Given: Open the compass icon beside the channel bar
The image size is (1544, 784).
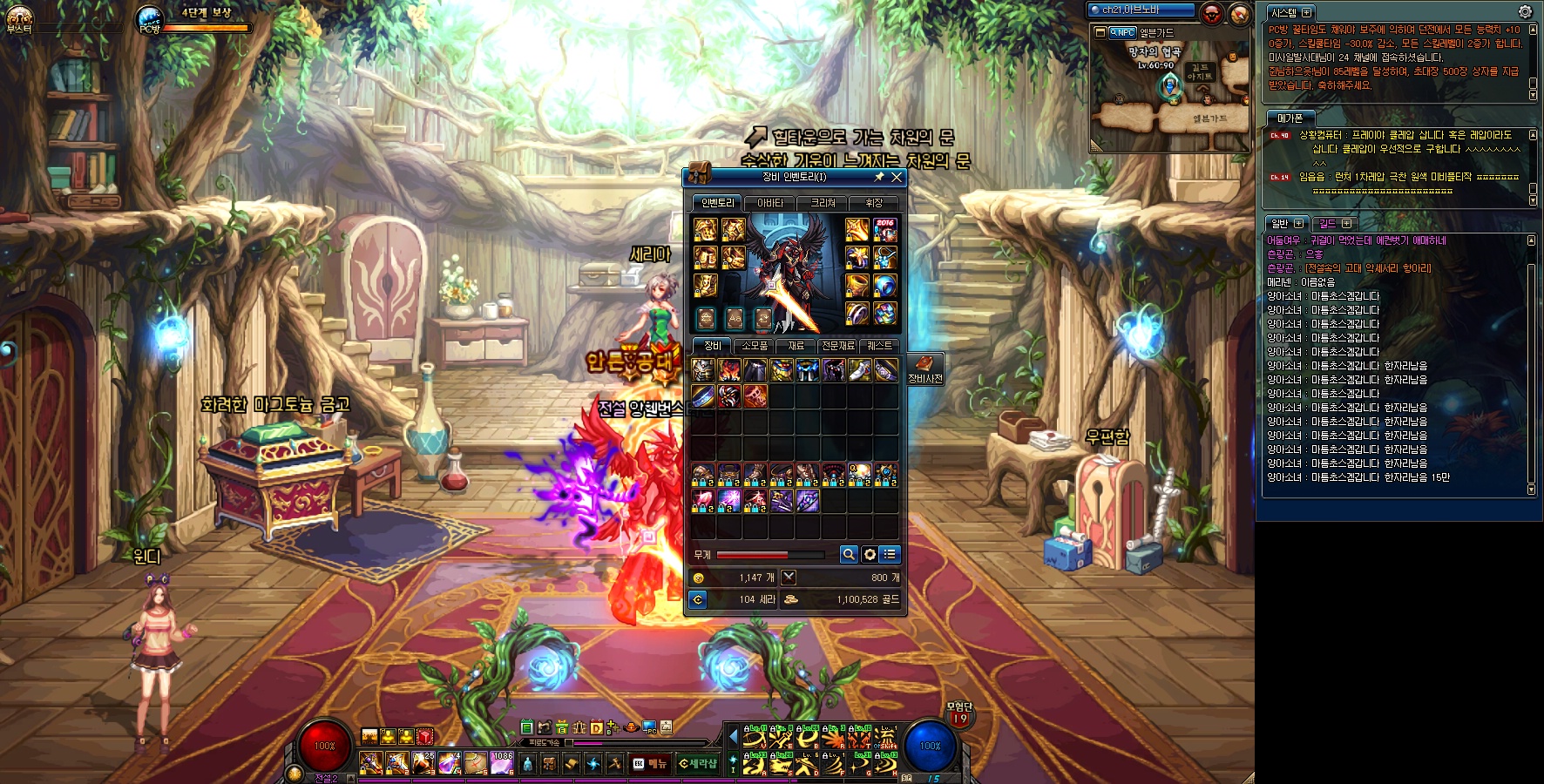Looking at the screenshot, I should tap(1239, 14).
